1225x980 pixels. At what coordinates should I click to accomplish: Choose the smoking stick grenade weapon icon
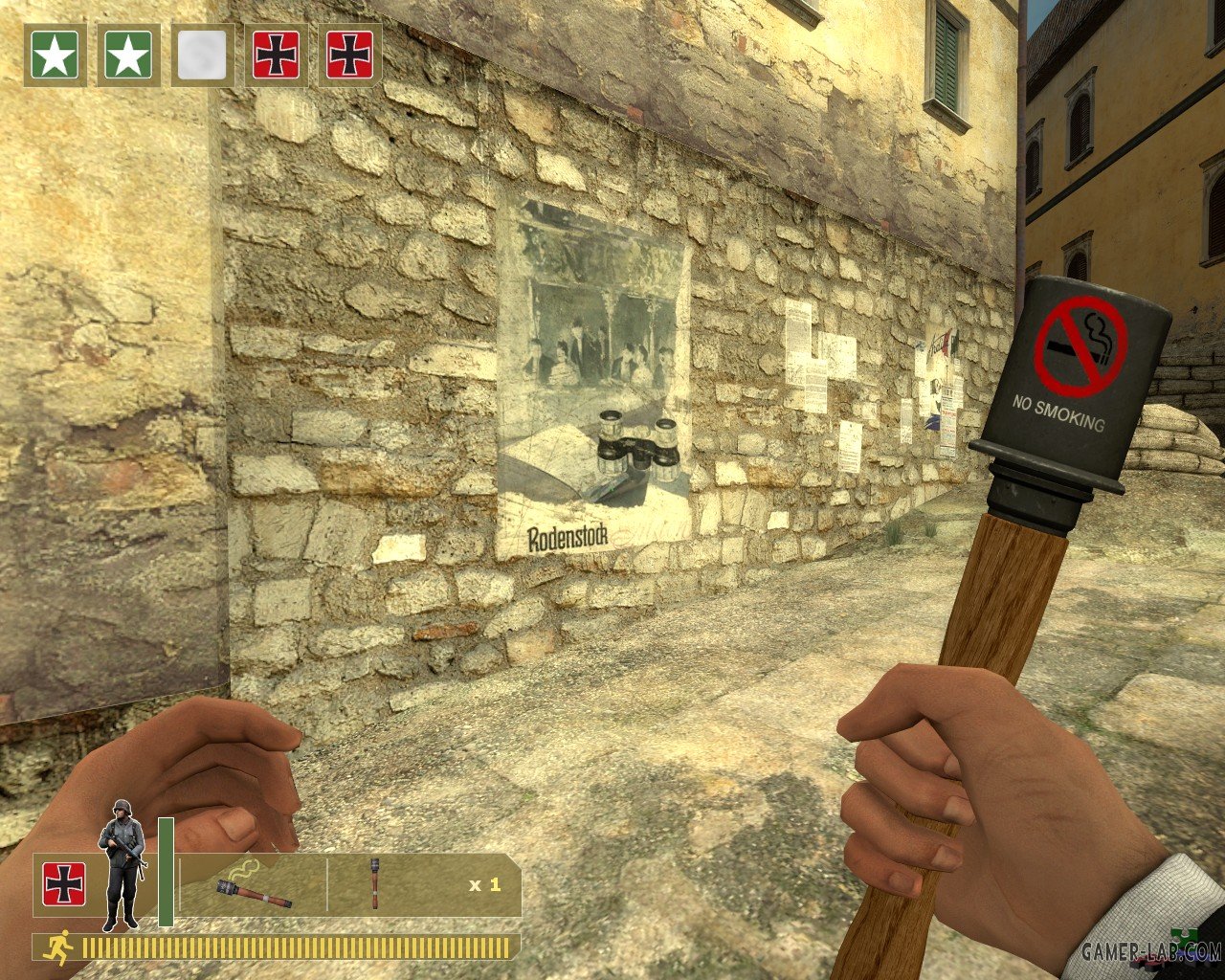click(255, 886)
